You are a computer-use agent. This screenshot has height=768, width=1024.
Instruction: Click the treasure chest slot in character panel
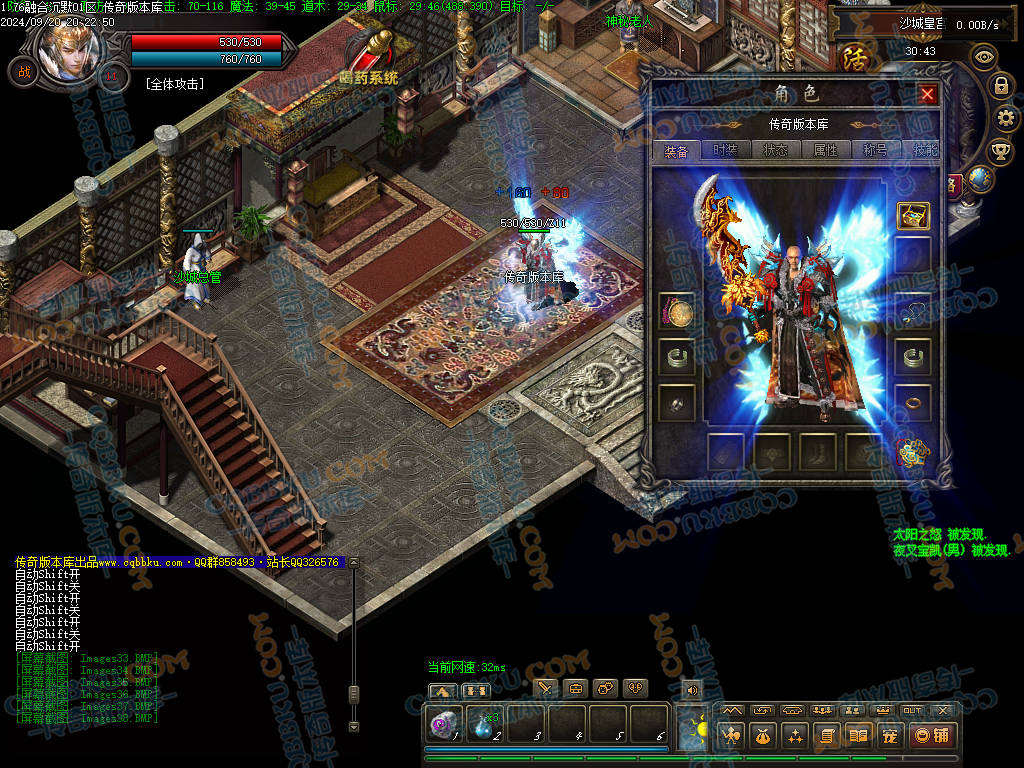pos(912,215)
